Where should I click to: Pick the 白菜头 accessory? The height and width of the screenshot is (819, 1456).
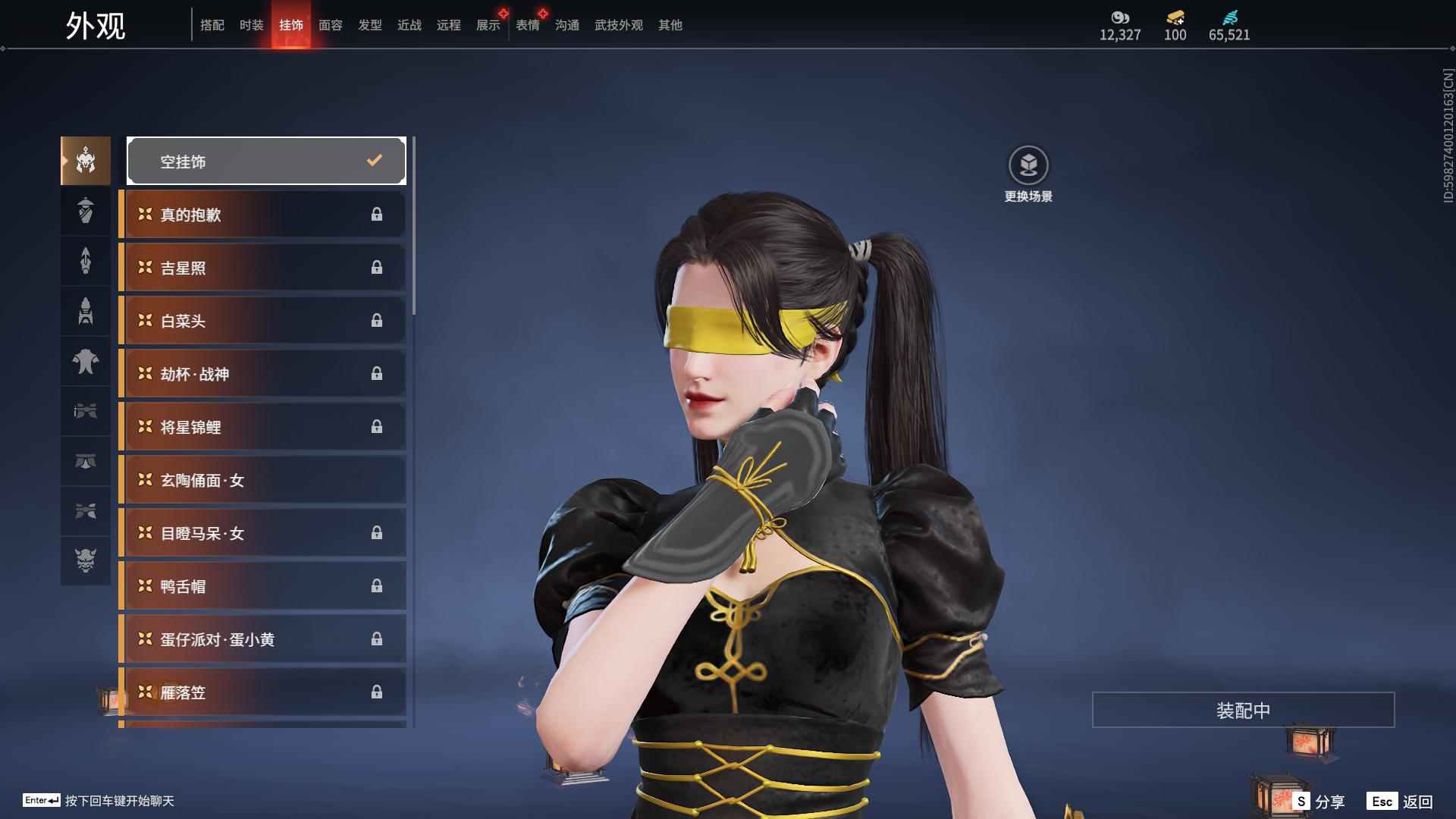click(x=263, y=321)
